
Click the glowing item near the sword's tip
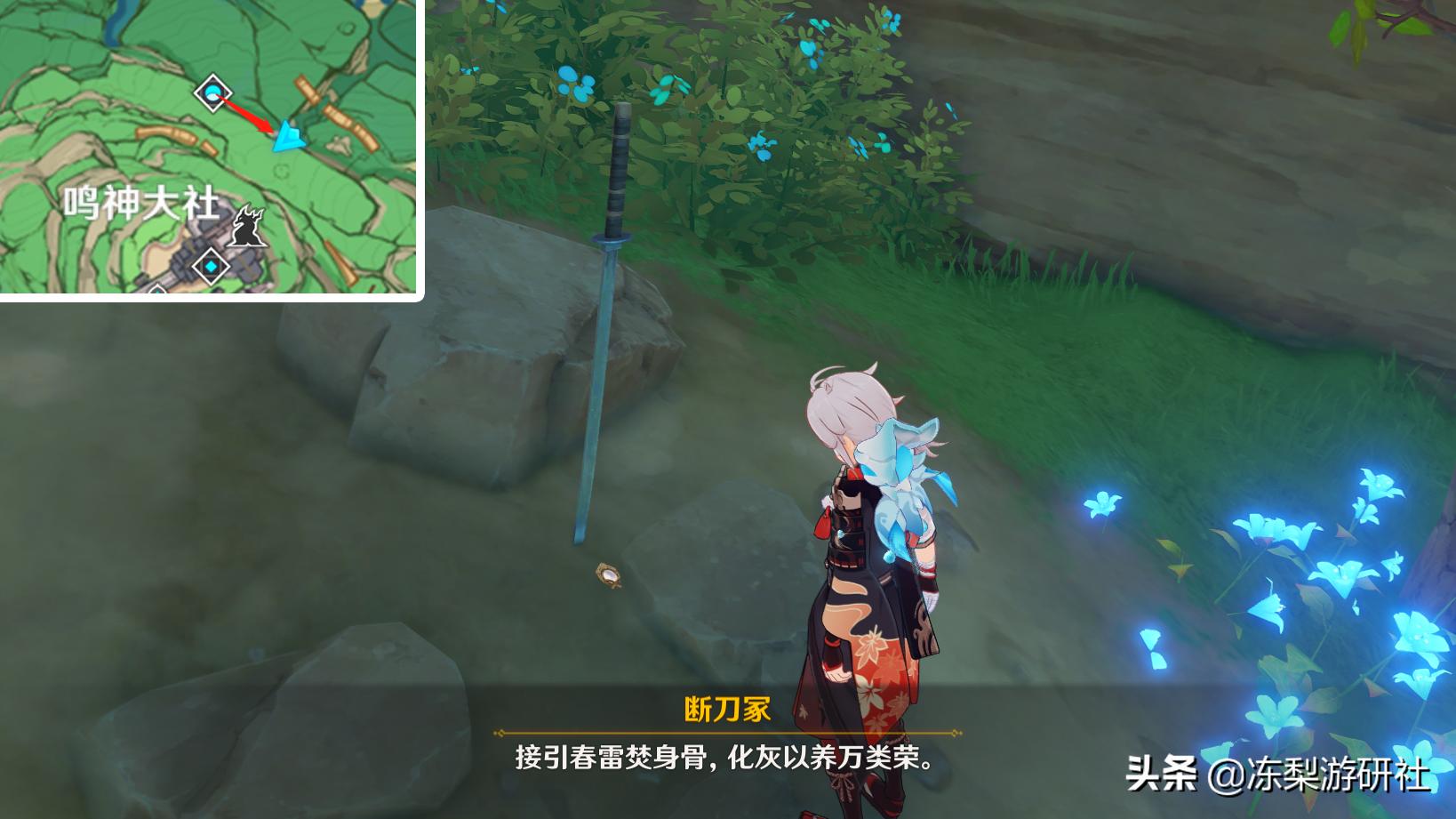(x=609, y=576)
